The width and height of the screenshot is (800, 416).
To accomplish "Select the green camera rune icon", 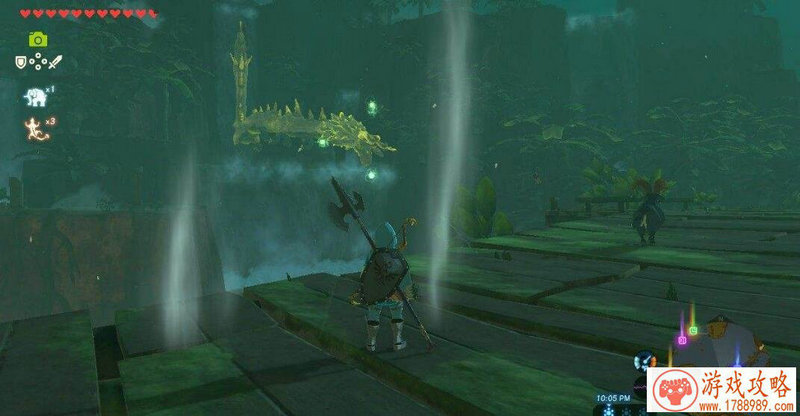I will (x=37, y=39).
